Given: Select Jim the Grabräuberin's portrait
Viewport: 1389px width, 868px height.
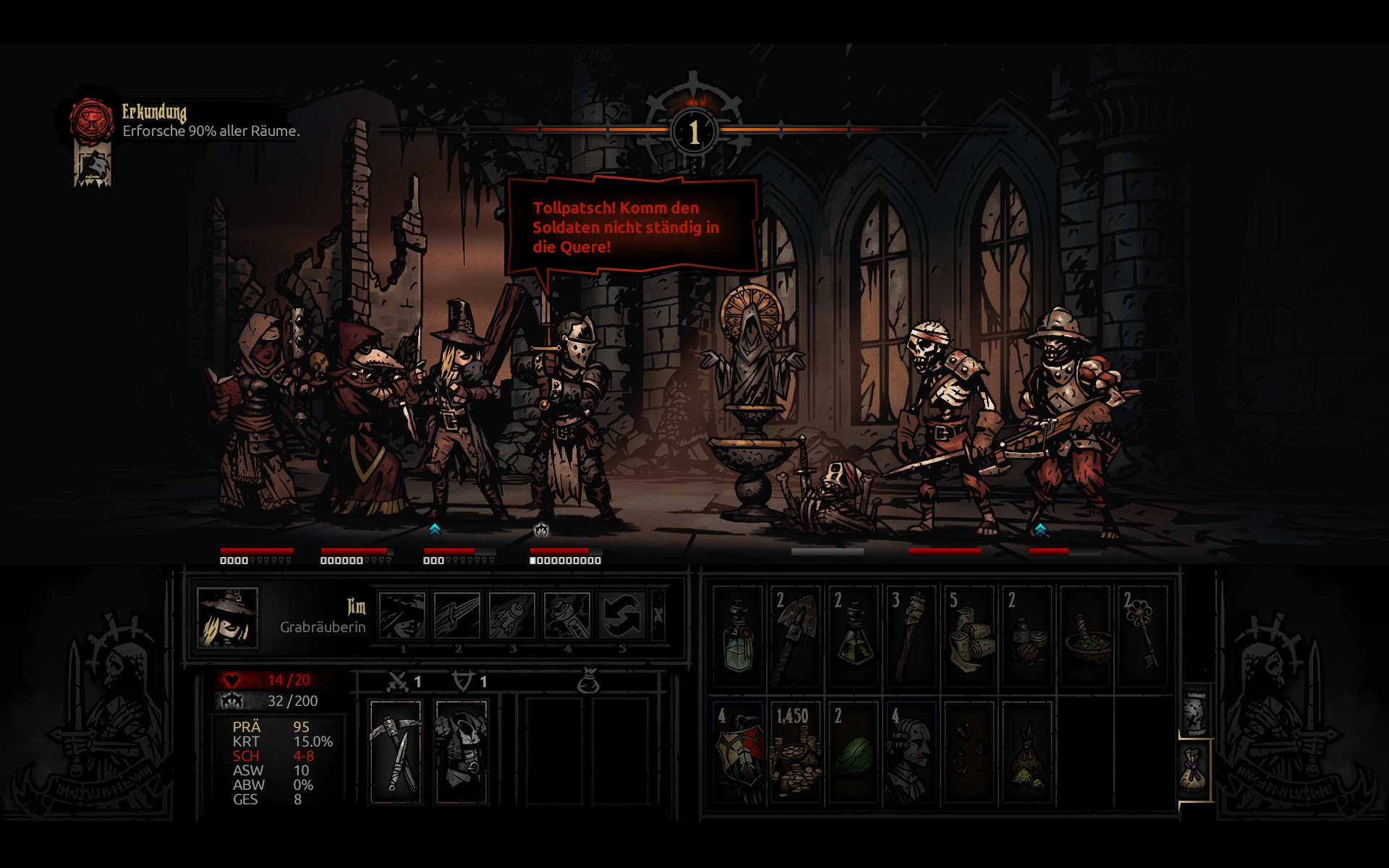Looking at the screenshot, I should pyautogui.click(x=227, y=617).
